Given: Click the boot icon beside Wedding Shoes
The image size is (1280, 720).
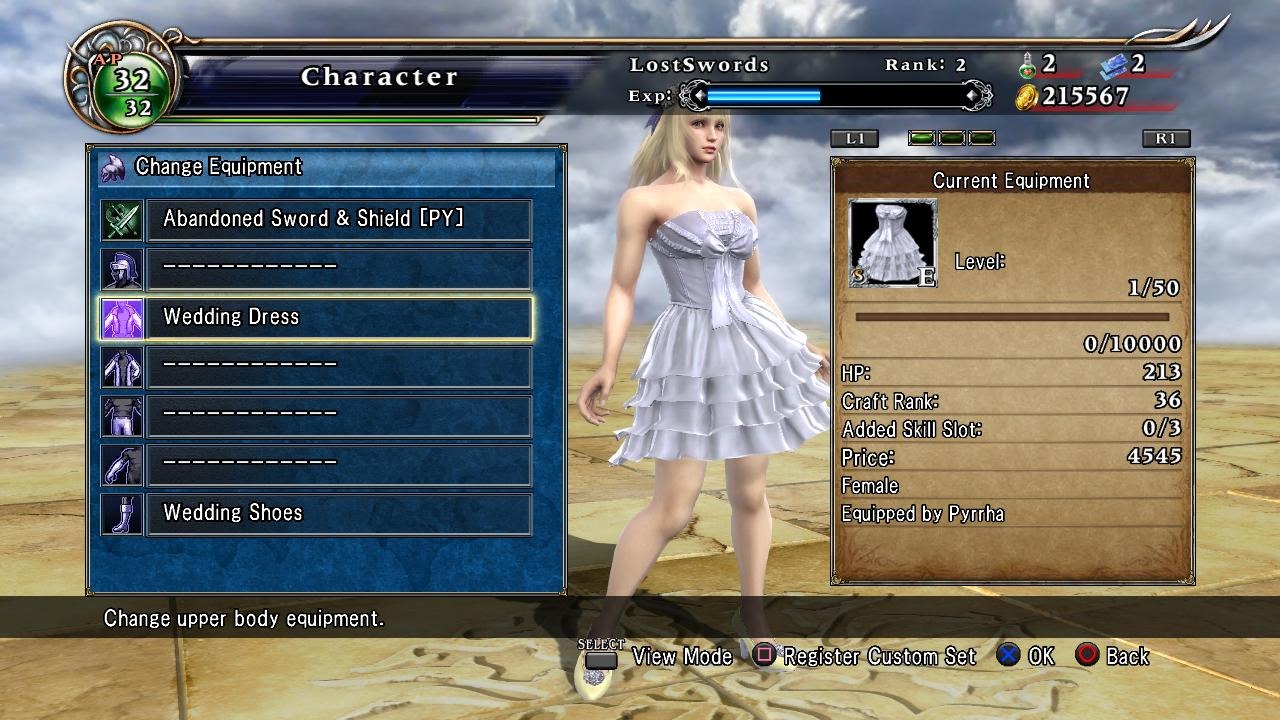Looking at the screenshot, I should tap(122, 514).
